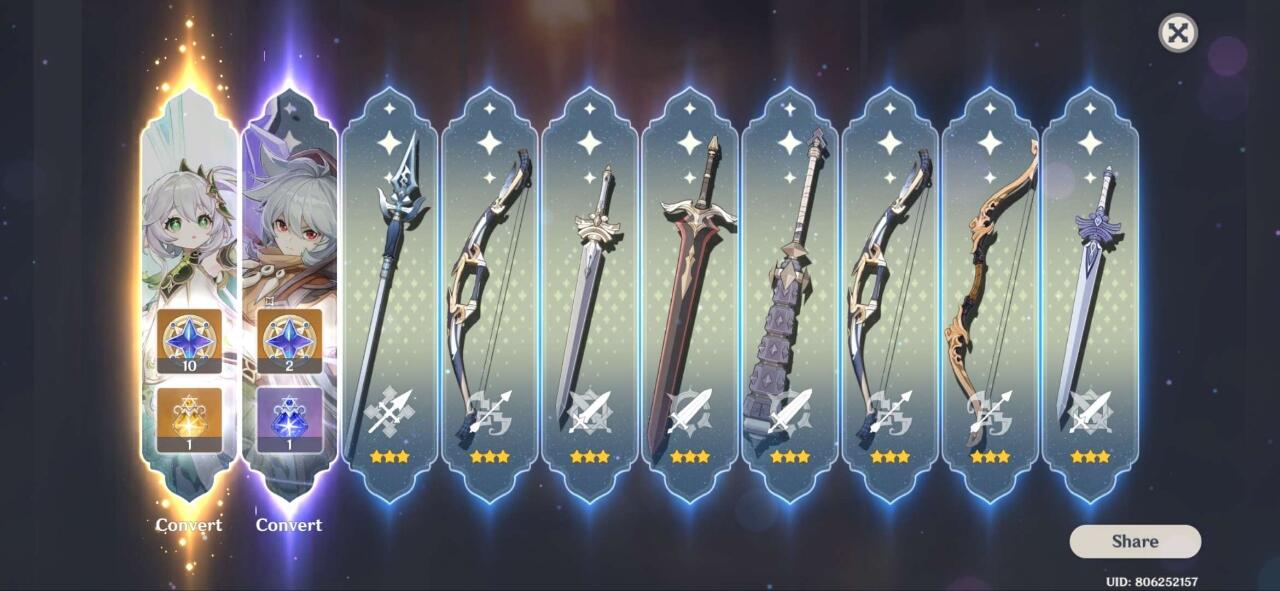Select the brown Recurve Bow card
This screenshot has height=591, width=1280.
click(989, 290)
